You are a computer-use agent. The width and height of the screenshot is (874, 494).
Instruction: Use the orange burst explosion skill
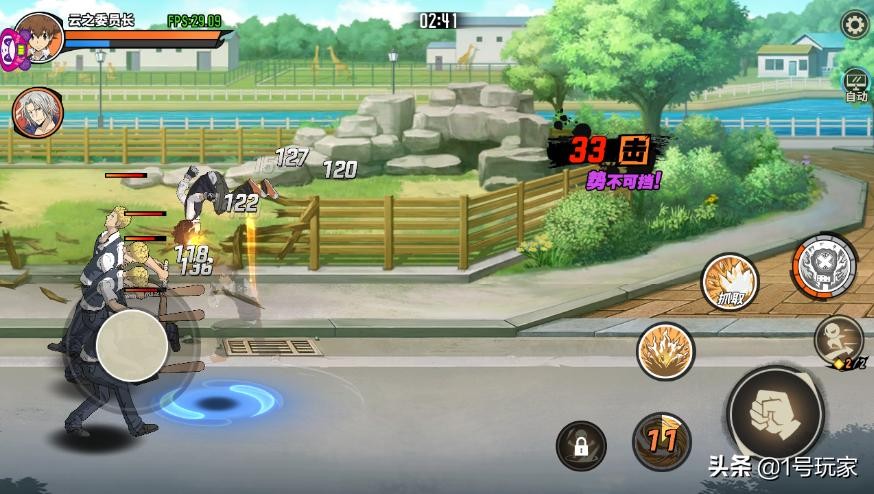click(x=666, y=351)
